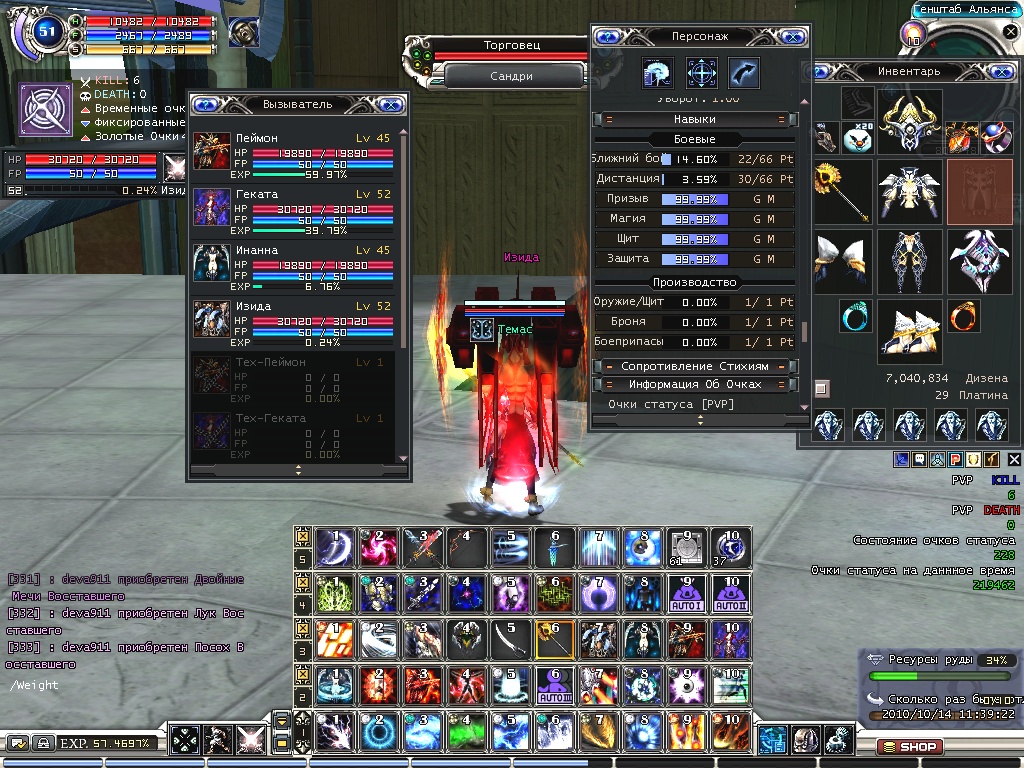Image resolution: width=1024 pixels, height=768 pixels.
Task: Select the summon Изида portrait
Action: point(212,320)
